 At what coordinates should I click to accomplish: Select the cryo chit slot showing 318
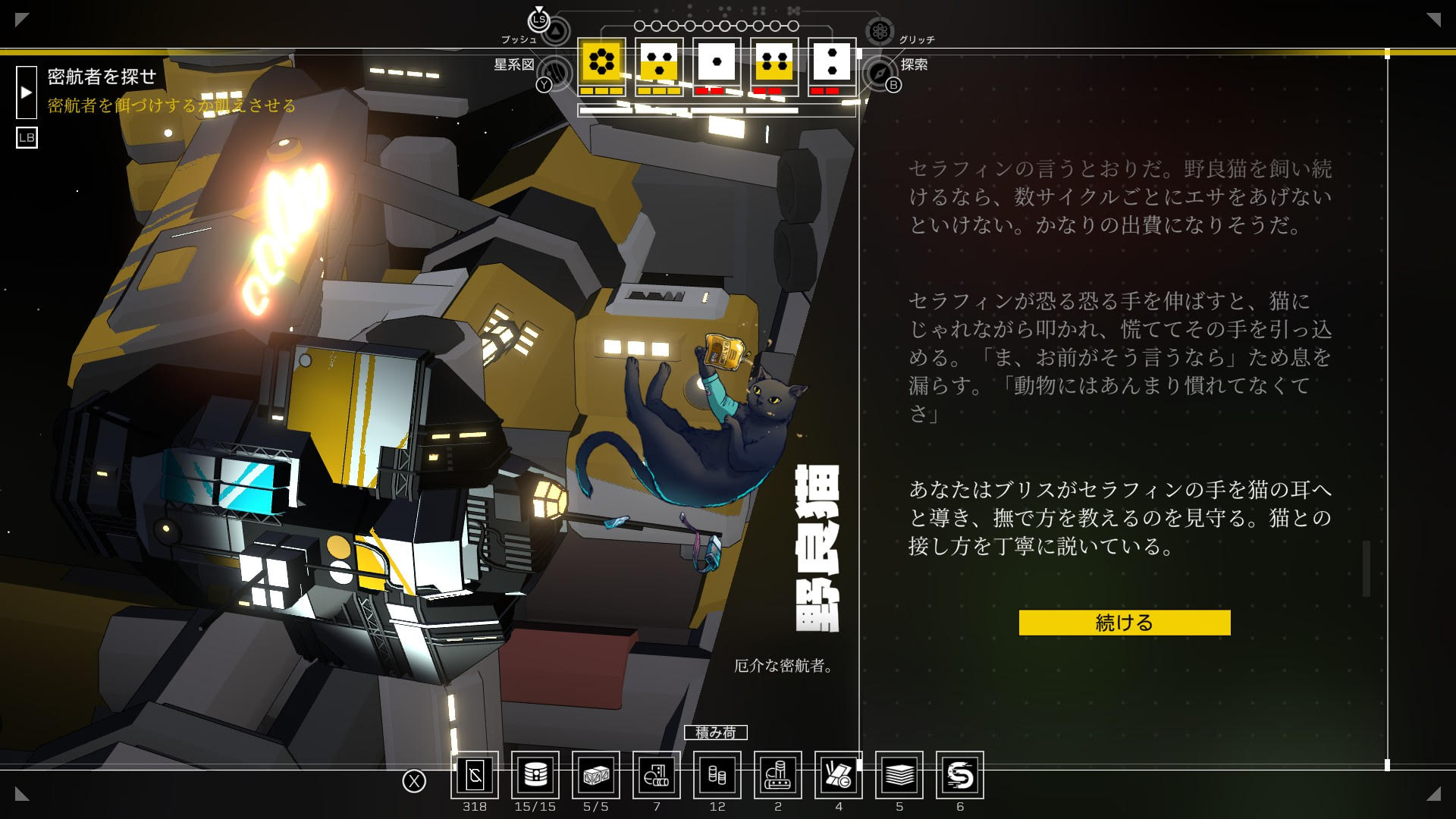click(x=475, y=775)
